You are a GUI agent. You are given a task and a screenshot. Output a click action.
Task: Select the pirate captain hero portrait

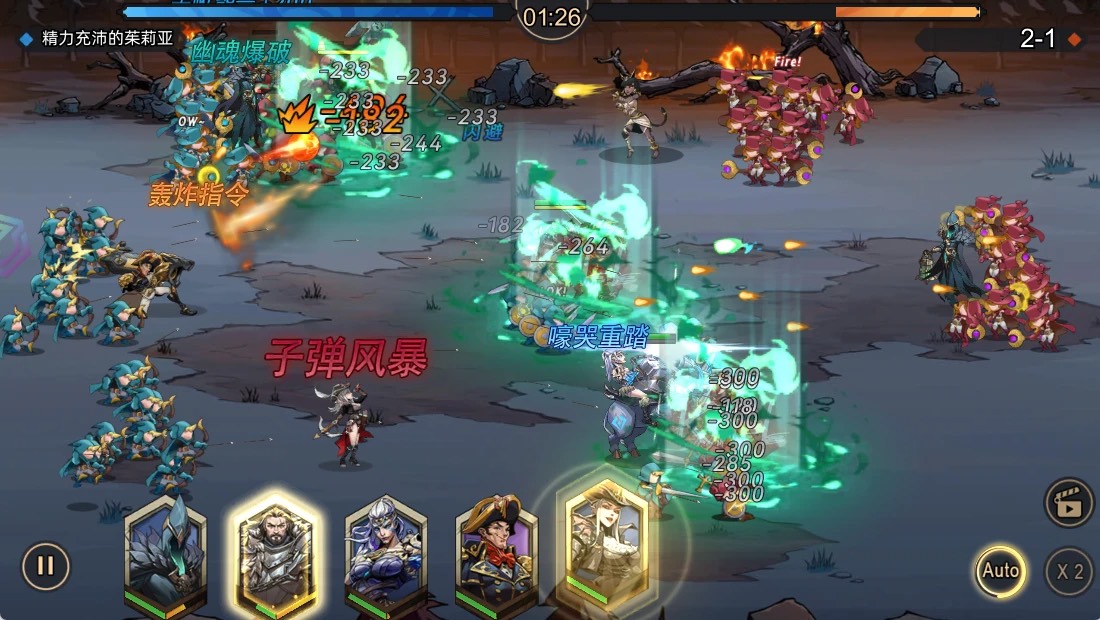(496, 552)
